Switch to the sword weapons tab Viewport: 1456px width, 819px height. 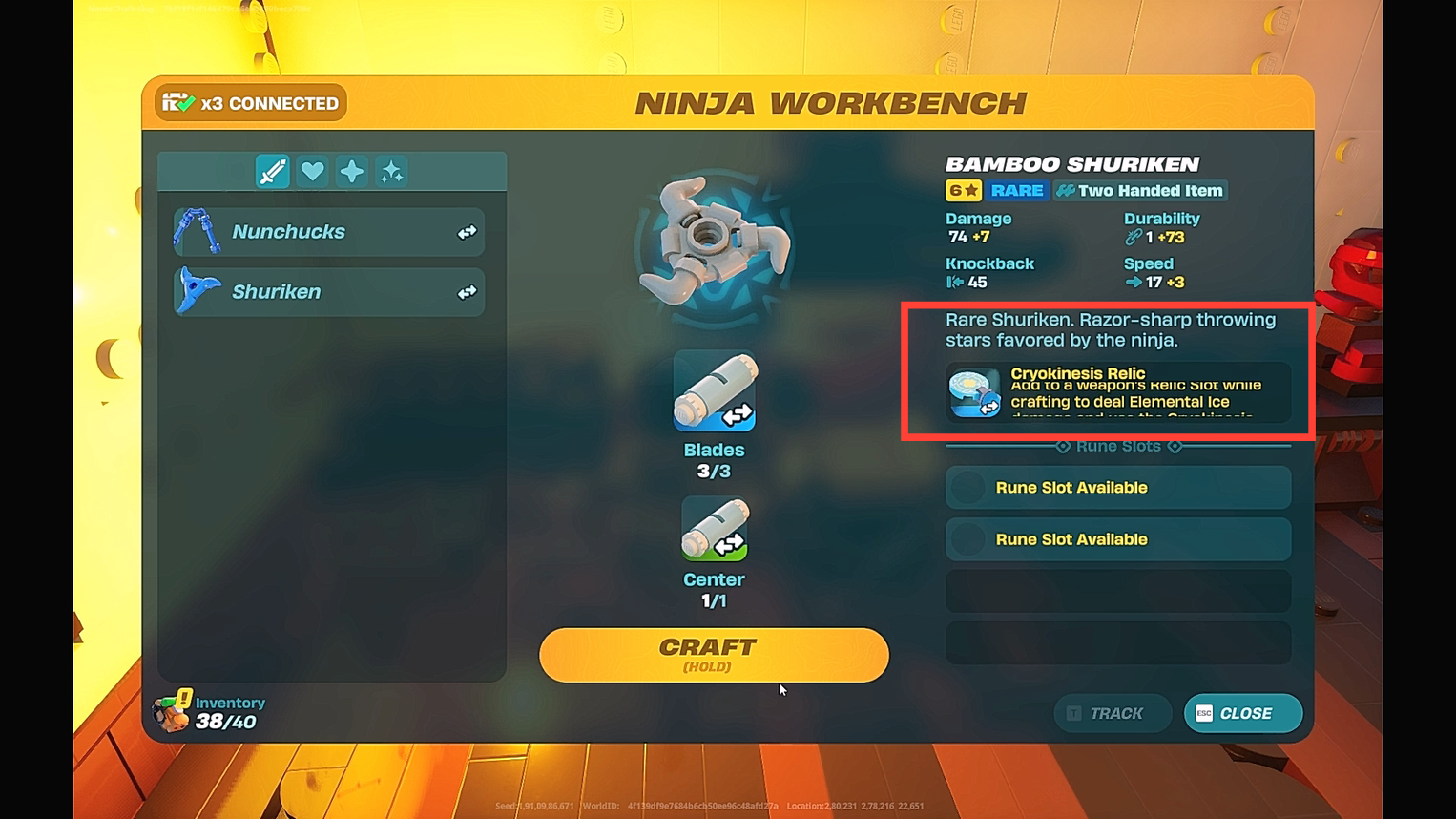273,172
